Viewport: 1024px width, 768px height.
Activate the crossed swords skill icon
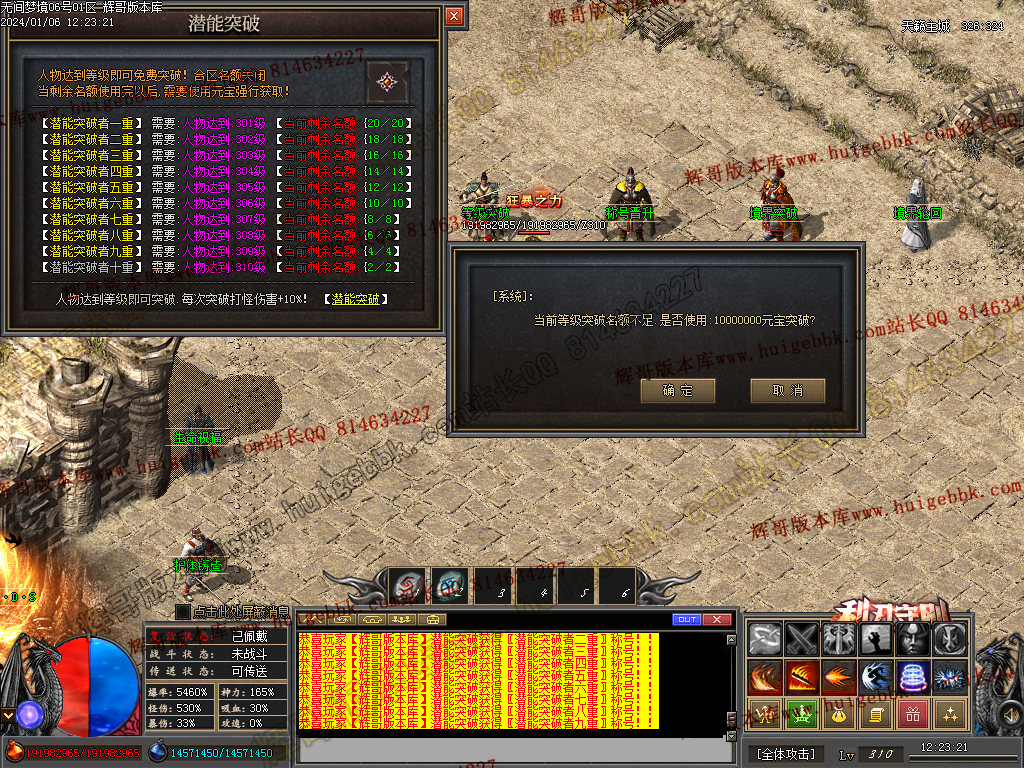click(802, 640)
